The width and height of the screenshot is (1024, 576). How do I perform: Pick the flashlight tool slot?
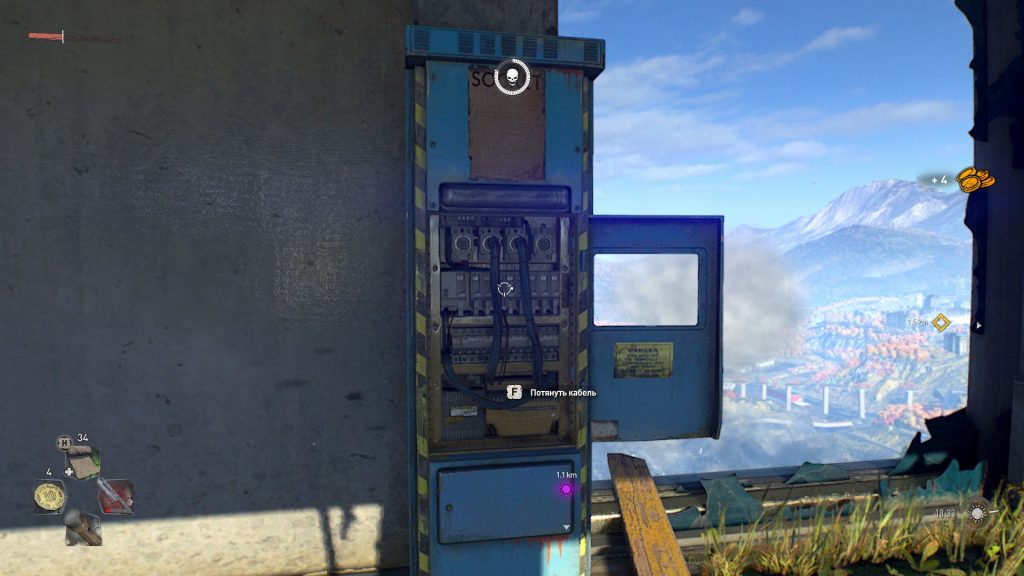point(82,526)
